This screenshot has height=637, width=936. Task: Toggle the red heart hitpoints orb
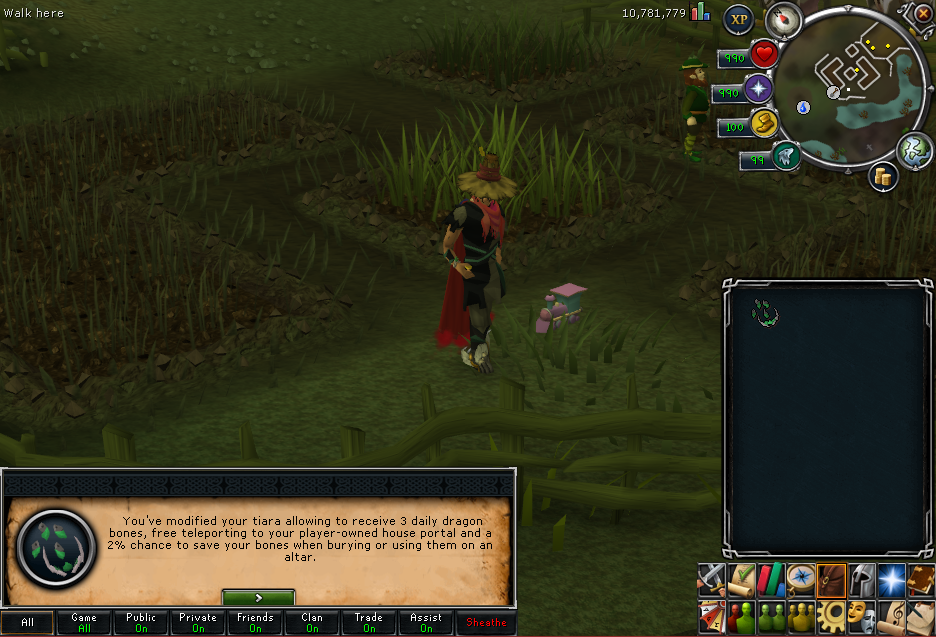pyautogui.click(x=764, y=53)
